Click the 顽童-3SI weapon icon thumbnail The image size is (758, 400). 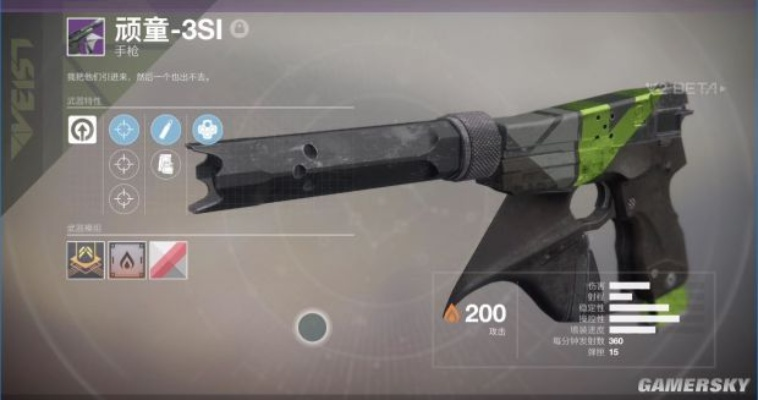[83, 38]
